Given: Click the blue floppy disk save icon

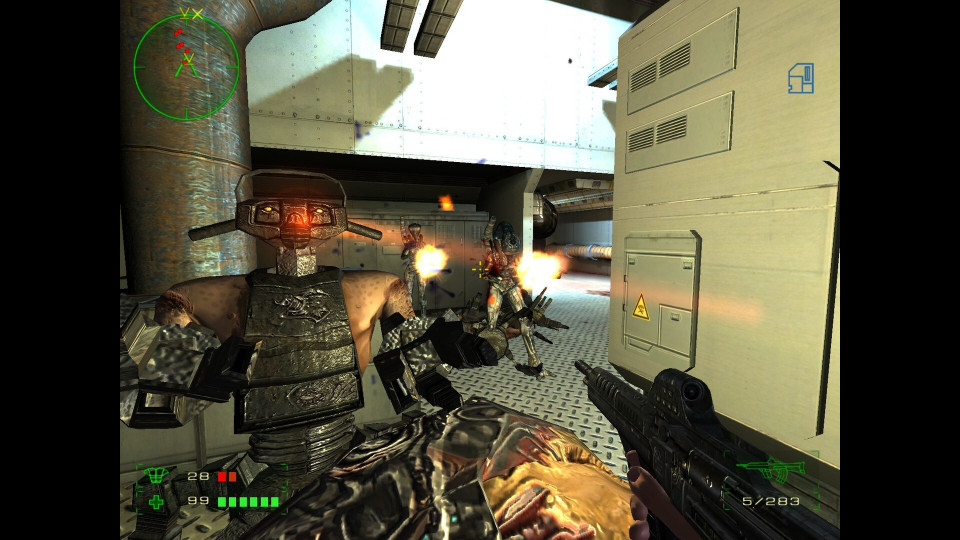Looking at the screenshot, I should [800, 78].
